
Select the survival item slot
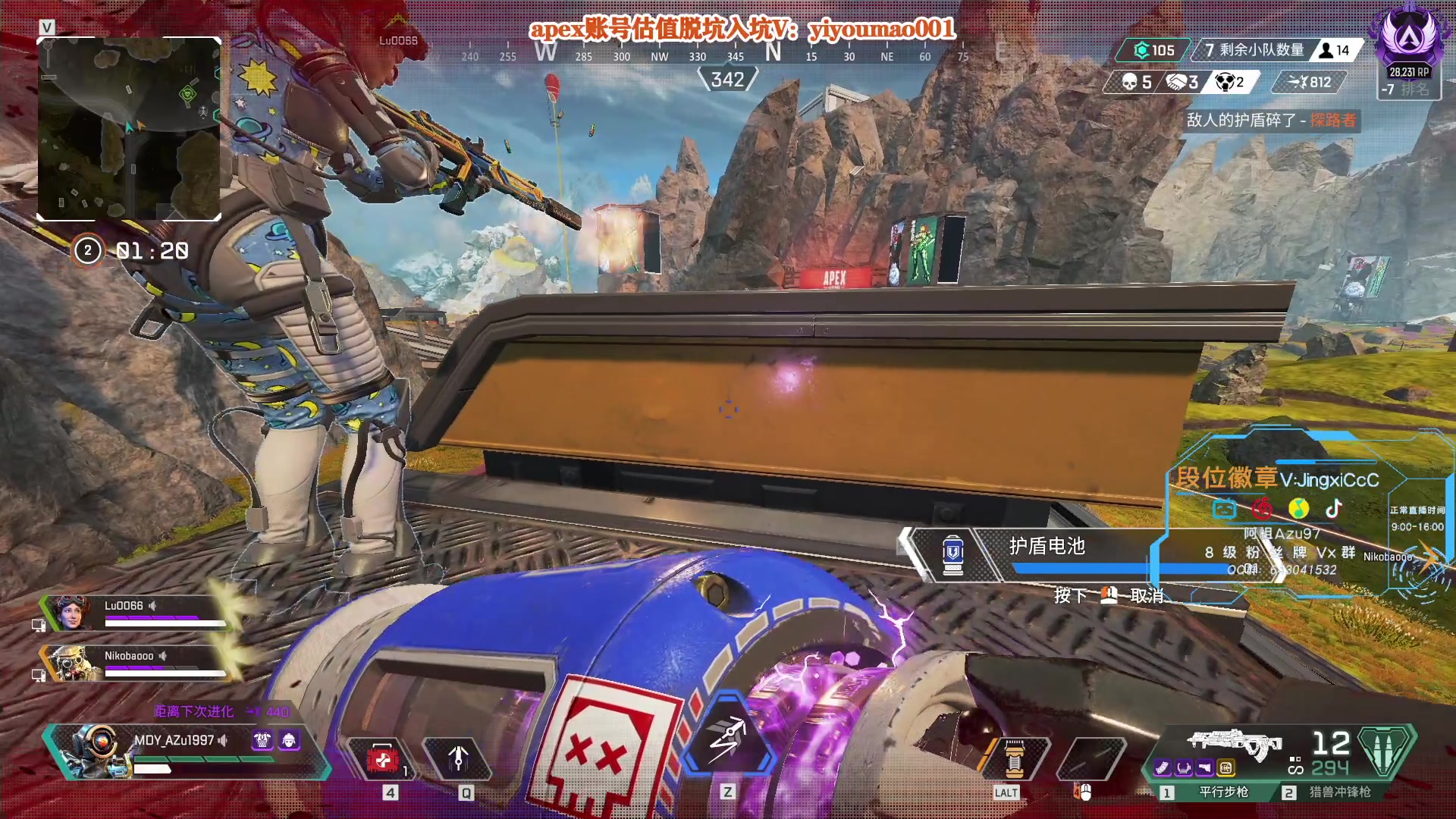[1014, 758]
